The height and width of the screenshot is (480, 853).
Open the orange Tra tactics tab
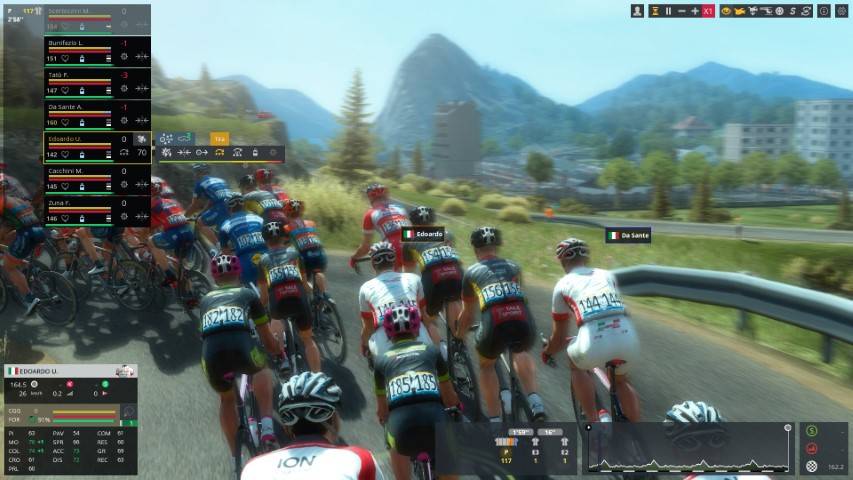[x=218, y=138]
